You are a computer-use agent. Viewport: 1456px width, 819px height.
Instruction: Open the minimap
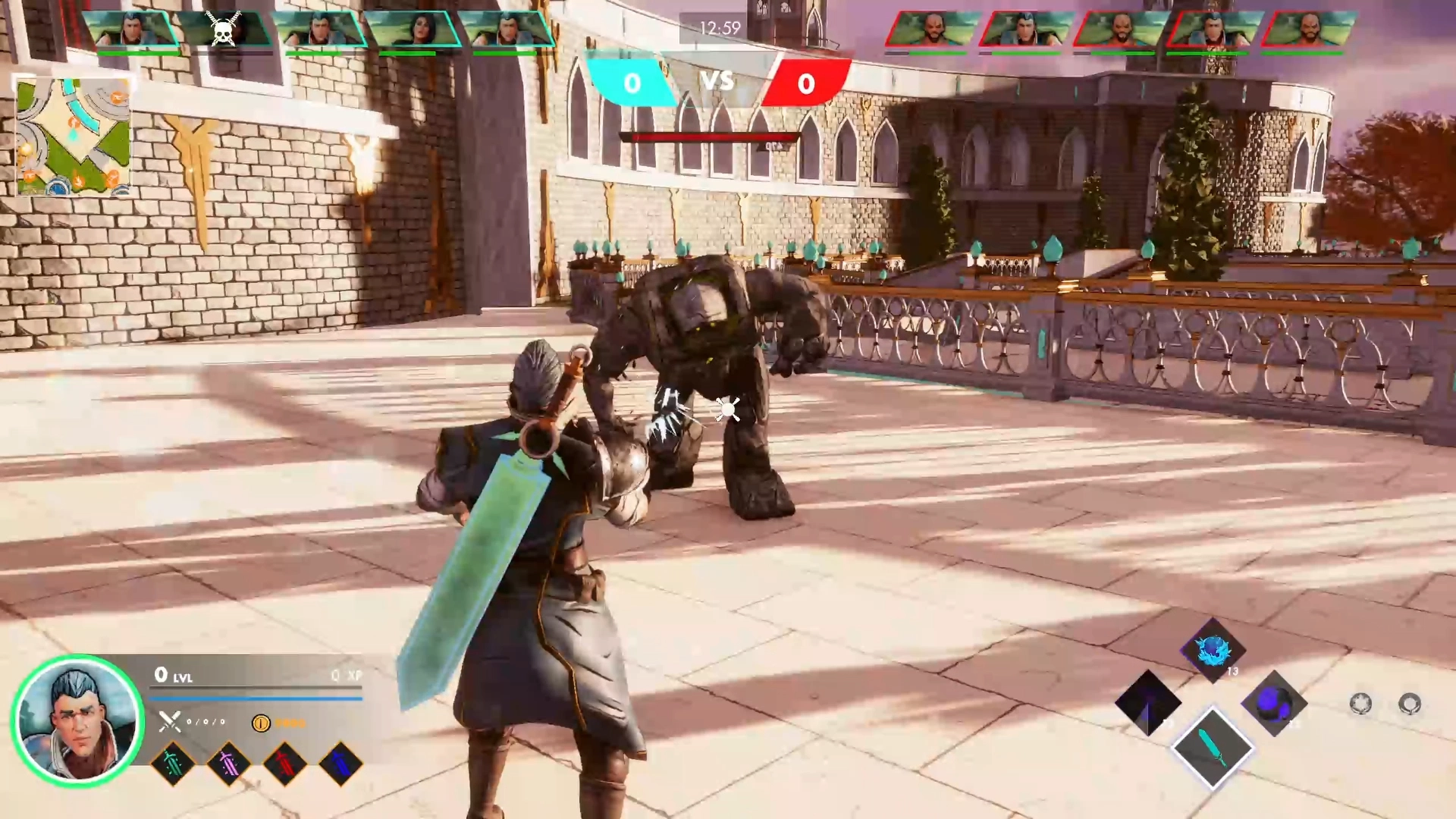pos(74,136)
